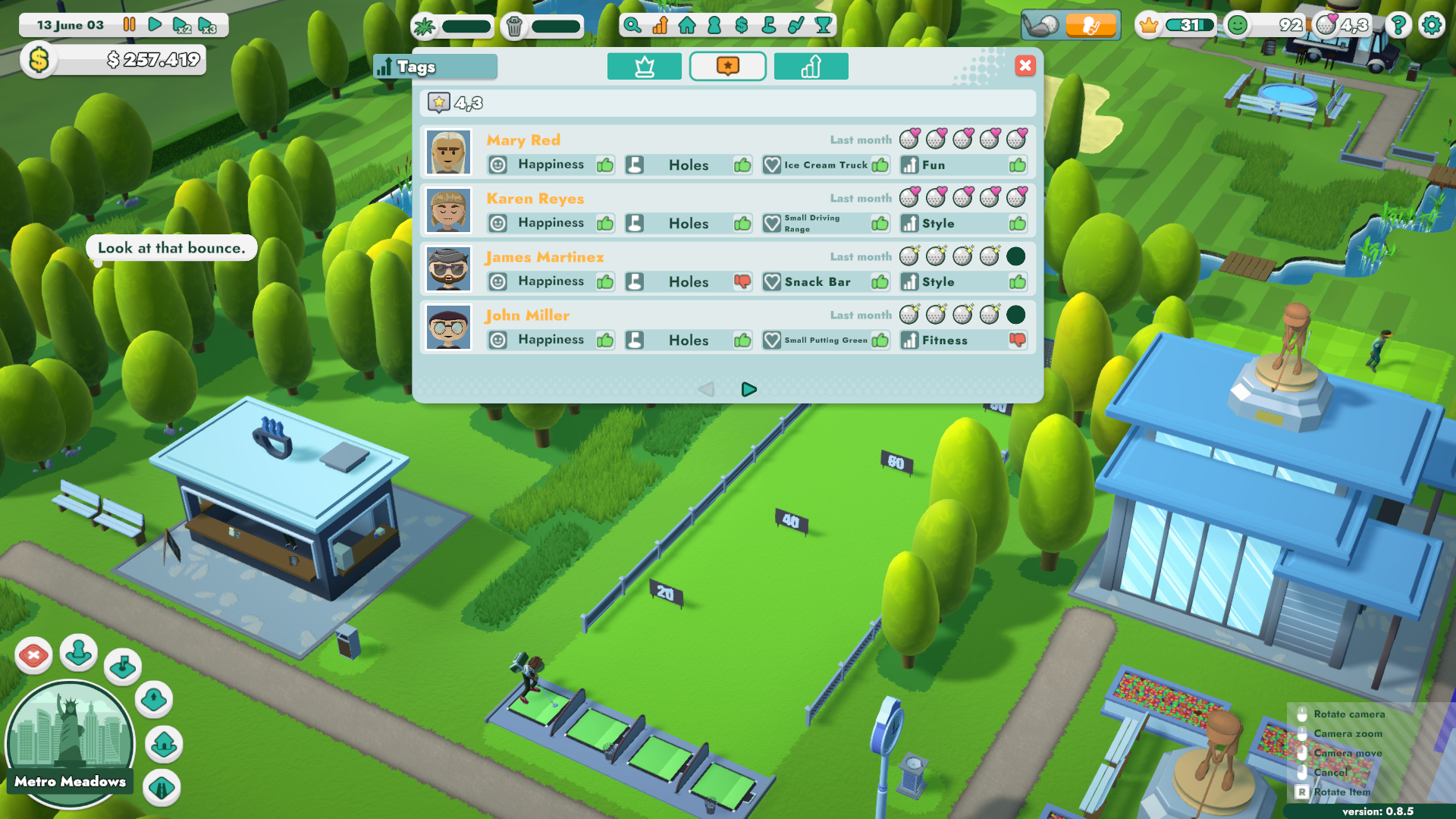The image size is (1456, 819).
Task: Click John Miller's name
Action: 527,315
